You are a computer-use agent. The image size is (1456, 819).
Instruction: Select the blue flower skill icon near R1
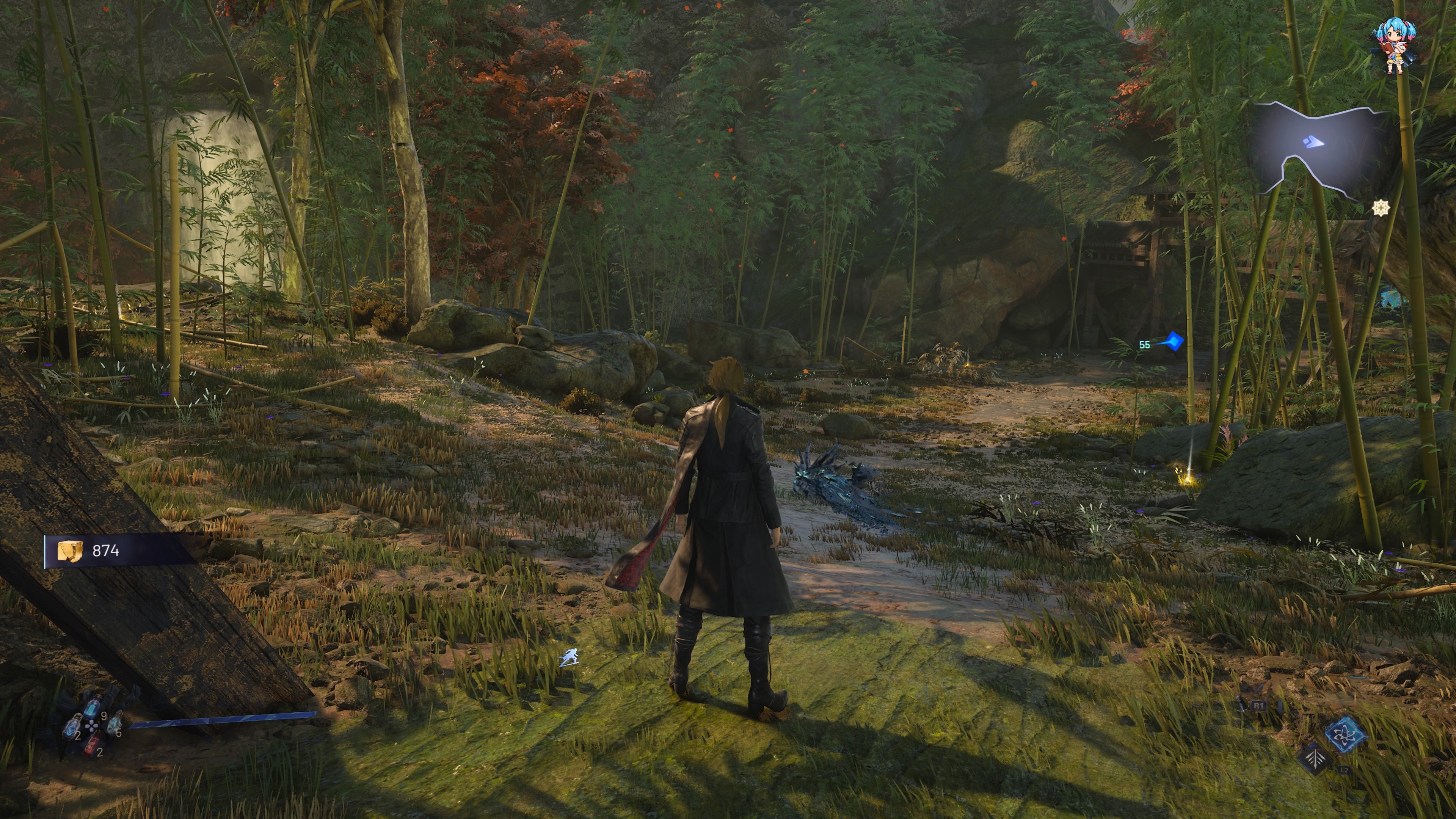pos(1346,735)
